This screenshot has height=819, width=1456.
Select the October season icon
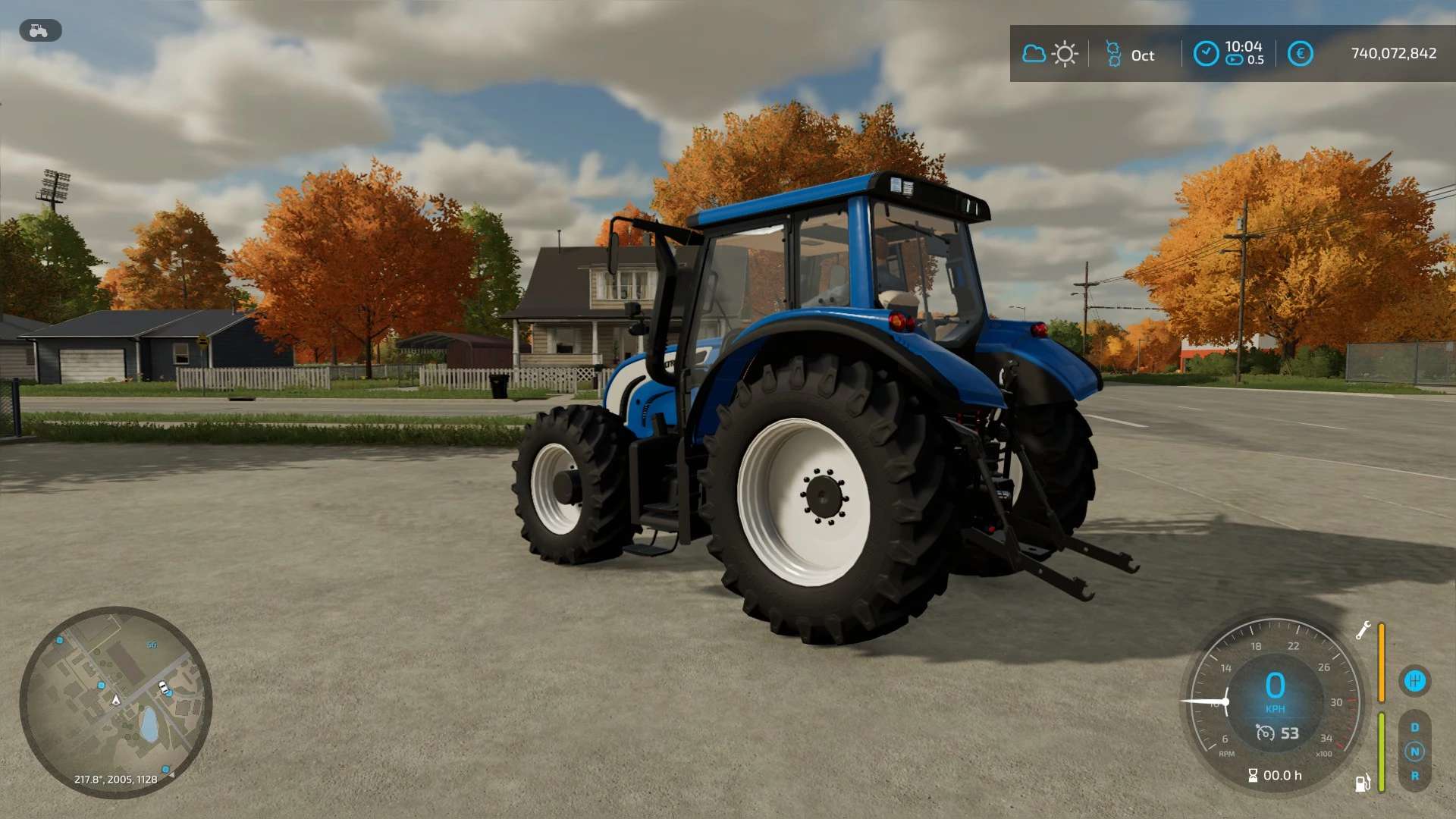(x=1113, y=54)
